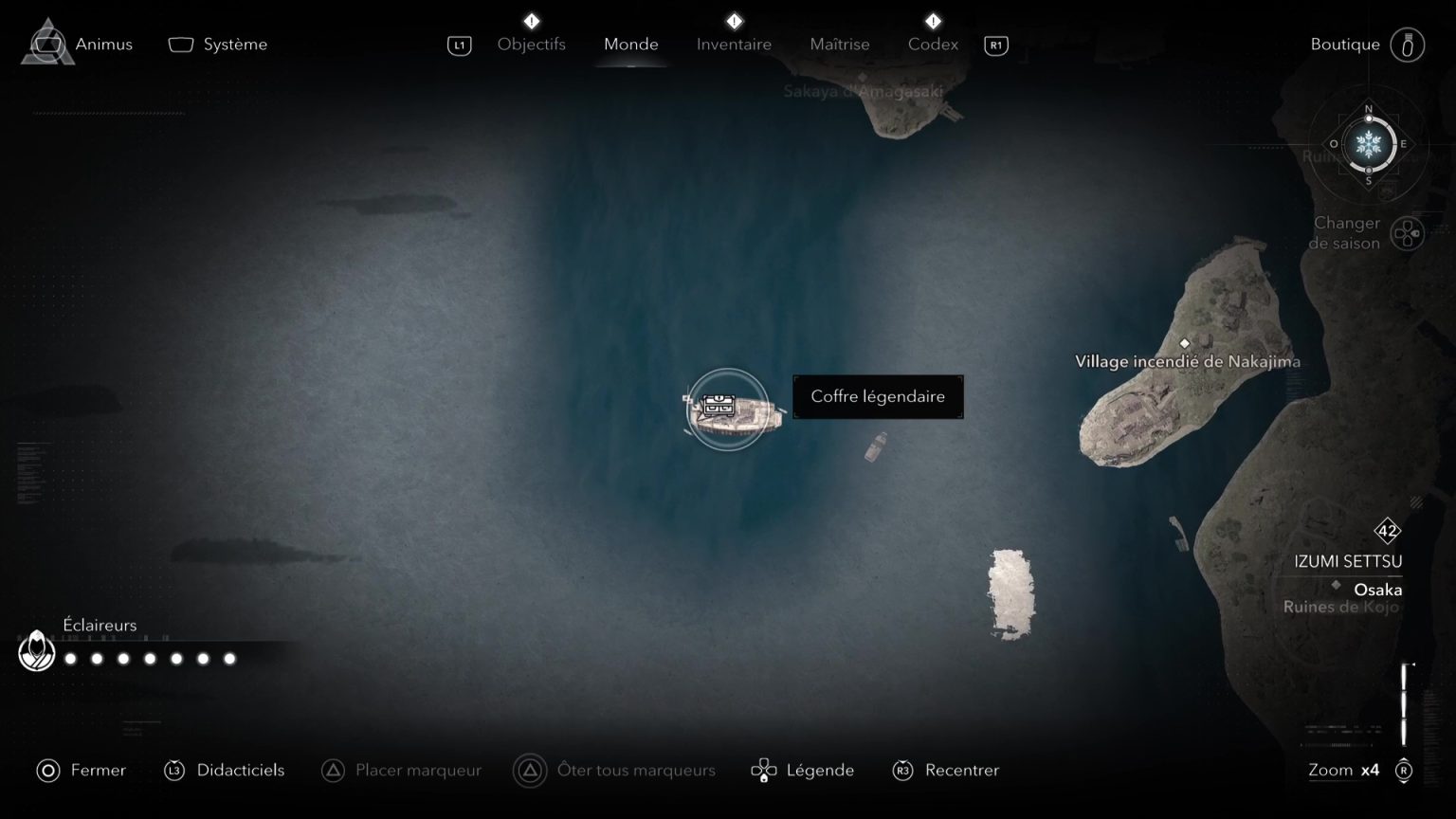Select the Éclaireurs scout icon

point(37,651)
